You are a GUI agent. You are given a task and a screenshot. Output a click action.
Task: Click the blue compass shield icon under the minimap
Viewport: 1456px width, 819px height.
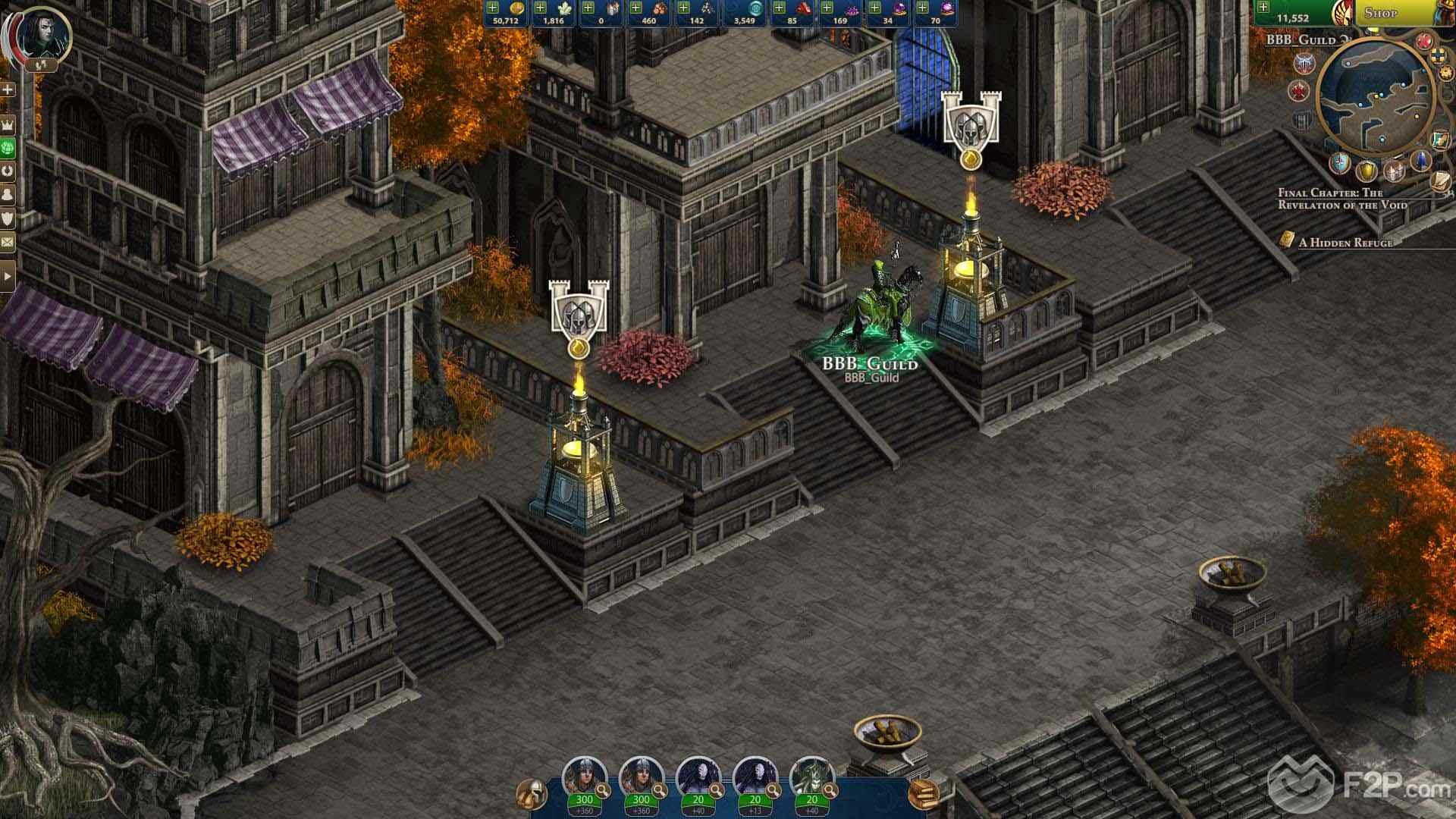pos(1341,163)
